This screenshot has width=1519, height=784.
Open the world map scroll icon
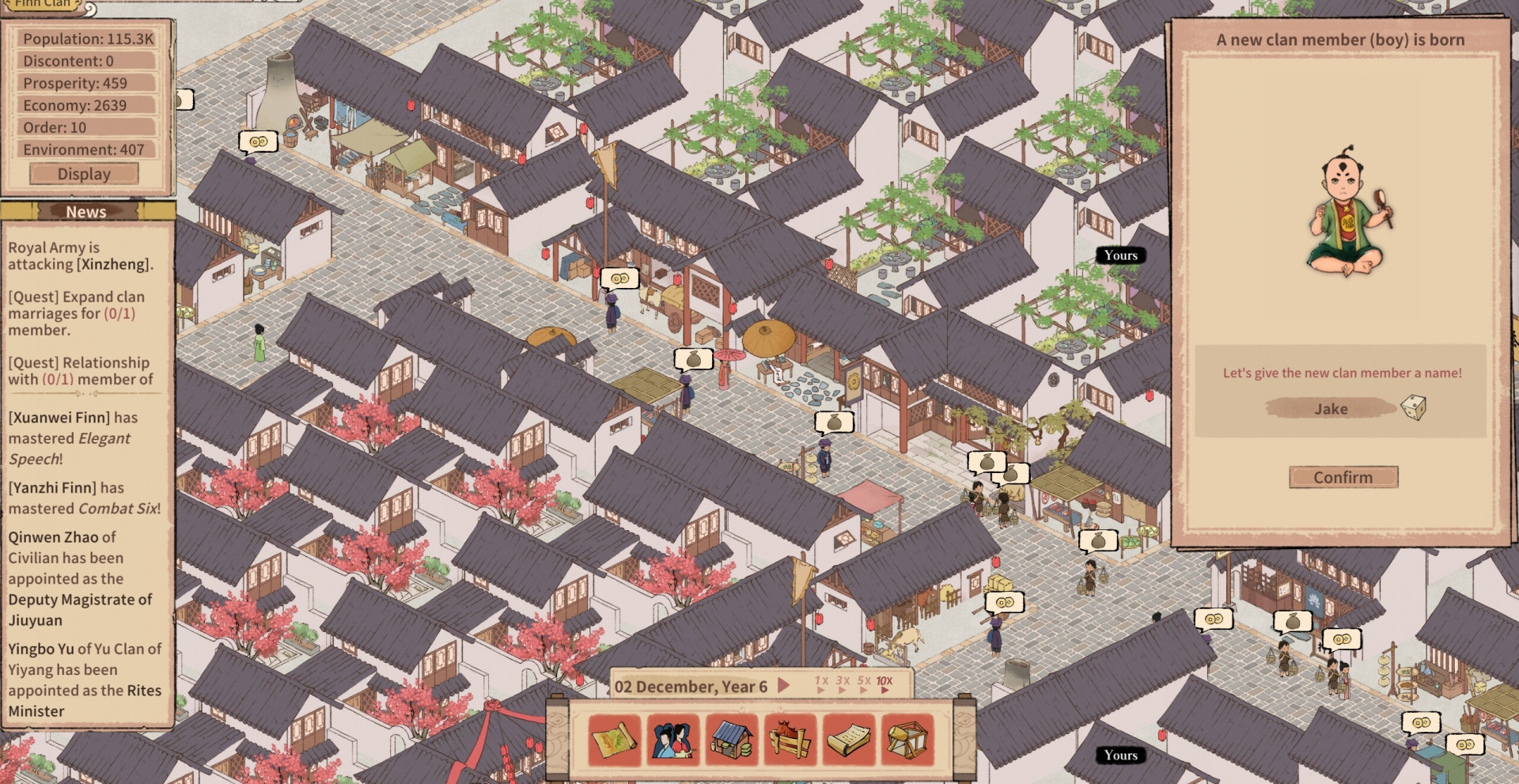615,740
